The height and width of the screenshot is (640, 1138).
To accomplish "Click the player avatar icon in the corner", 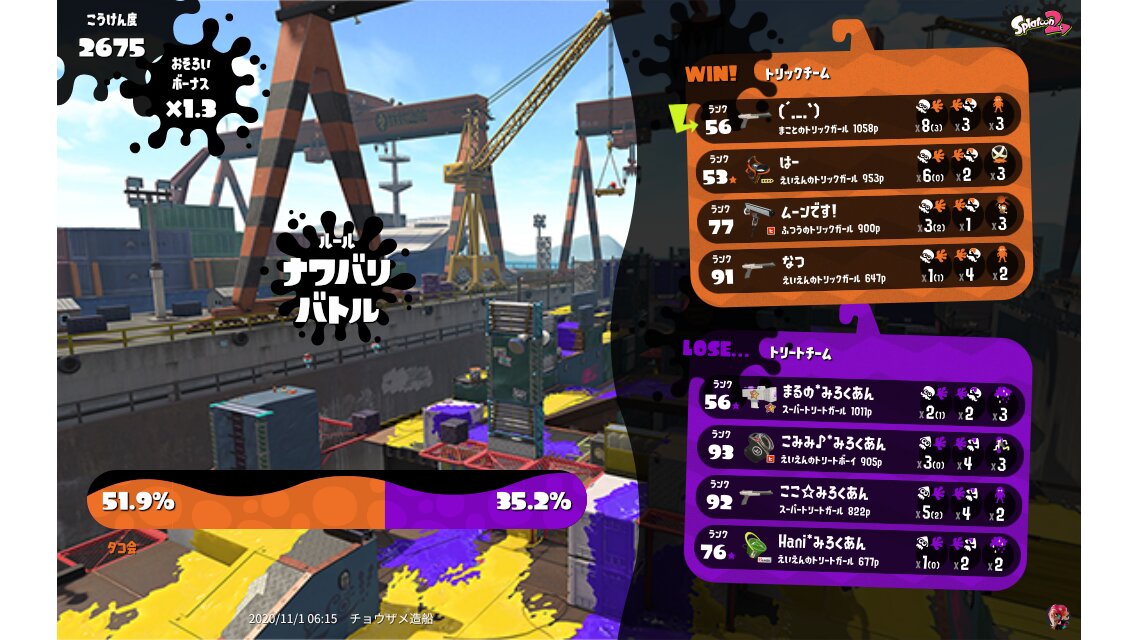I will 1057,616.
